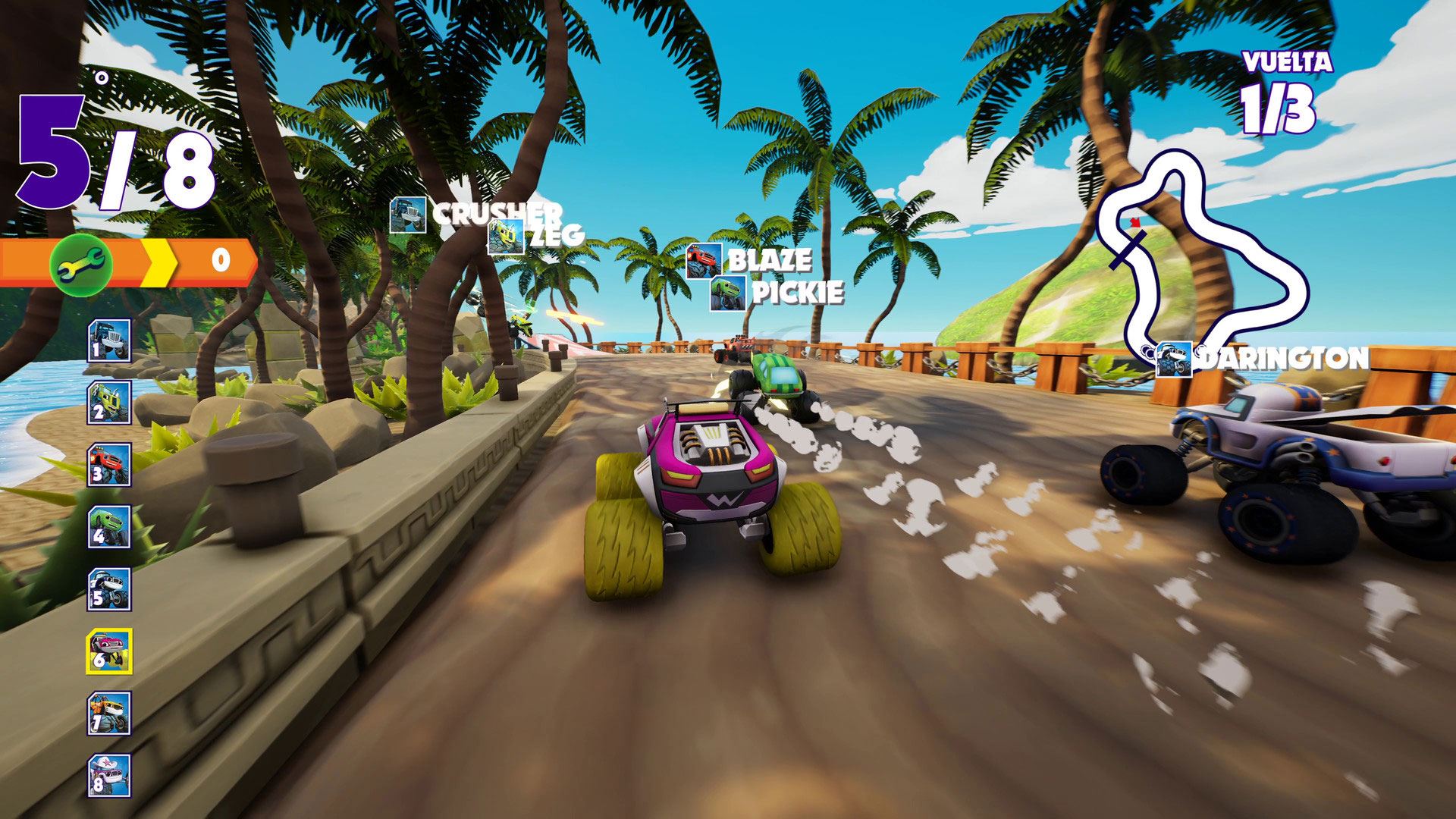
Task: Select the orange seventh place truck portrait
Action: (x=110, y=714)
